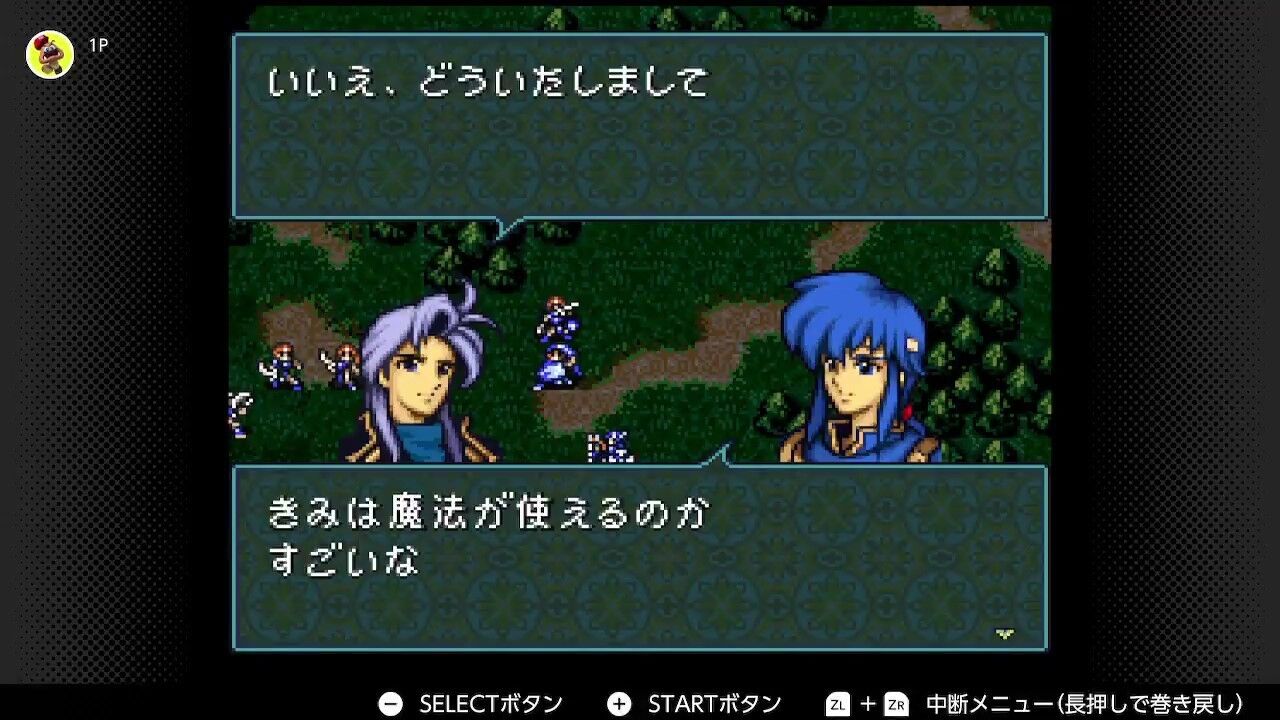Click the SELECTボタン bar label
Screen dimensions: 1280x720
[x=490, y=702]
